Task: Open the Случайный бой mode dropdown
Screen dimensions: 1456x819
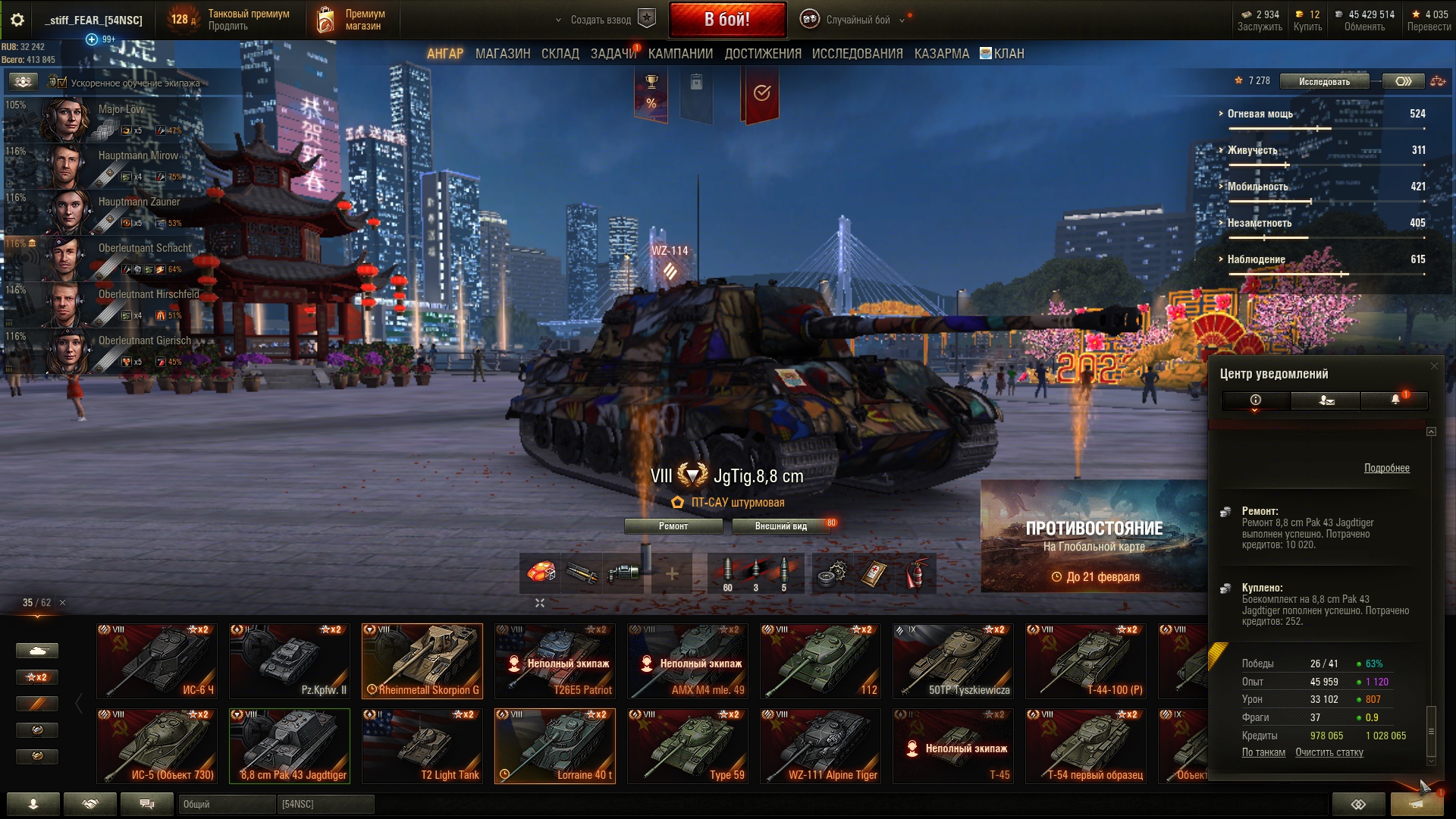Action: 858,20
